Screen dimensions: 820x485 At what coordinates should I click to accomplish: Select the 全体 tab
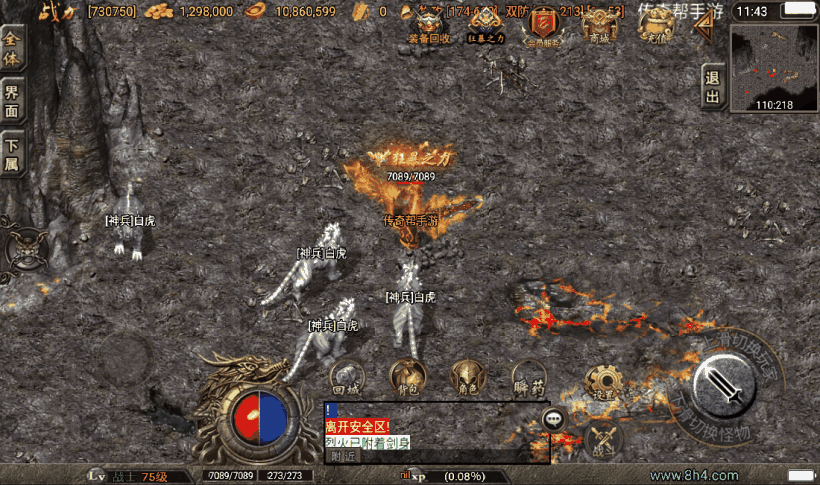click(12, 45)
